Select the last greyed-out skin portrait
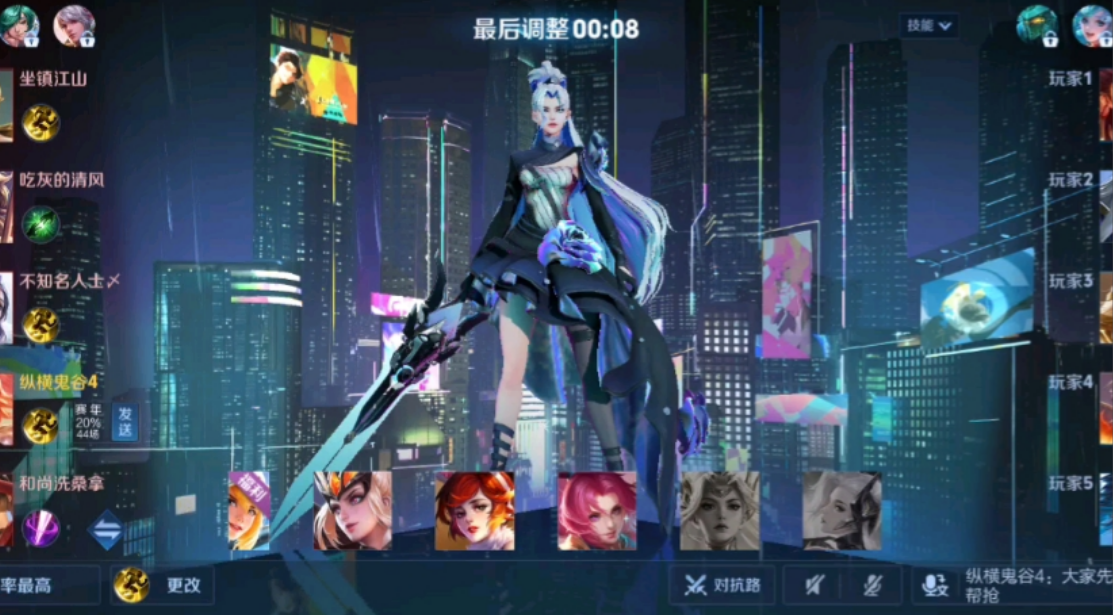The image size is (1113, 615). point(841,511)
